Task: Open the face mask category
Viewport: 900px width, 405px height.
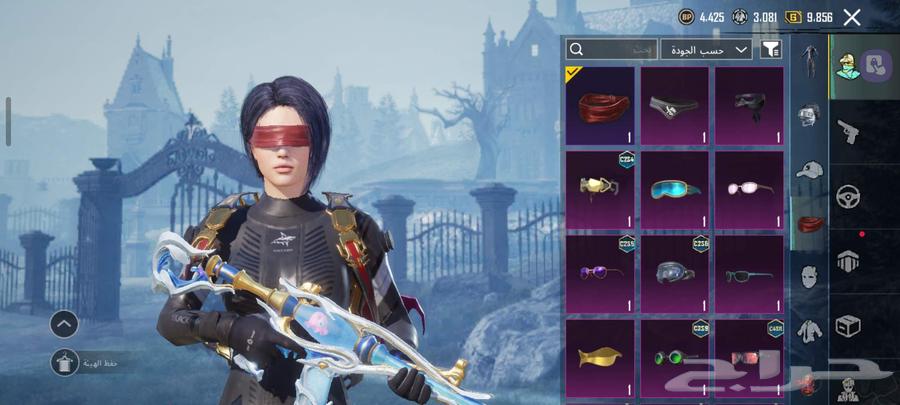Action: (809, 277)
